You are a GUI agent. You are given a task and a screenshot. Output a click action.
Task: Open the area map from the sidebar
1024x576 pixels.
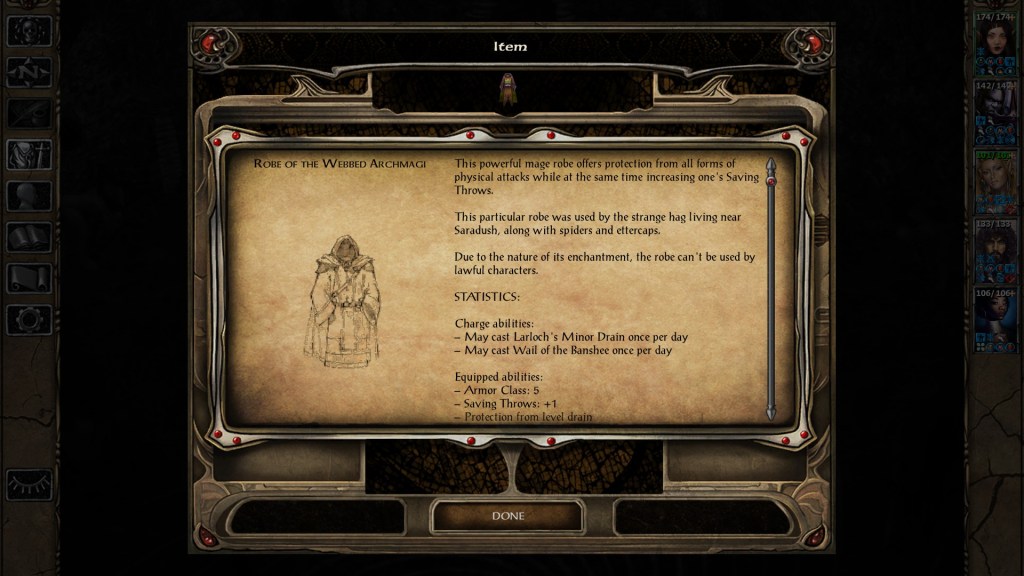tap(29, 72)
